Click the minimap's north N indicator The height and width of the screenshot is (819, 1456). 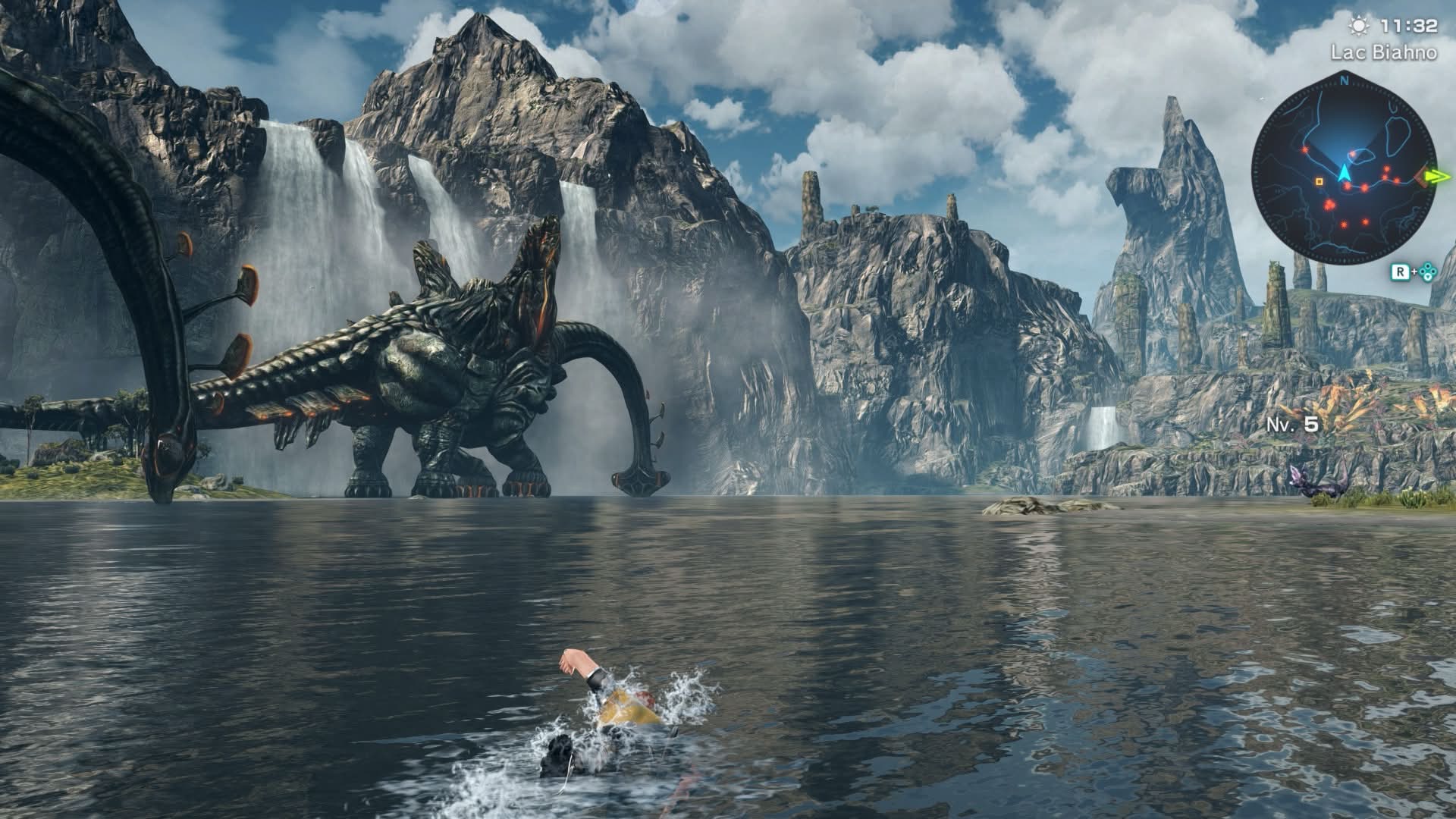coord(1344,79)
